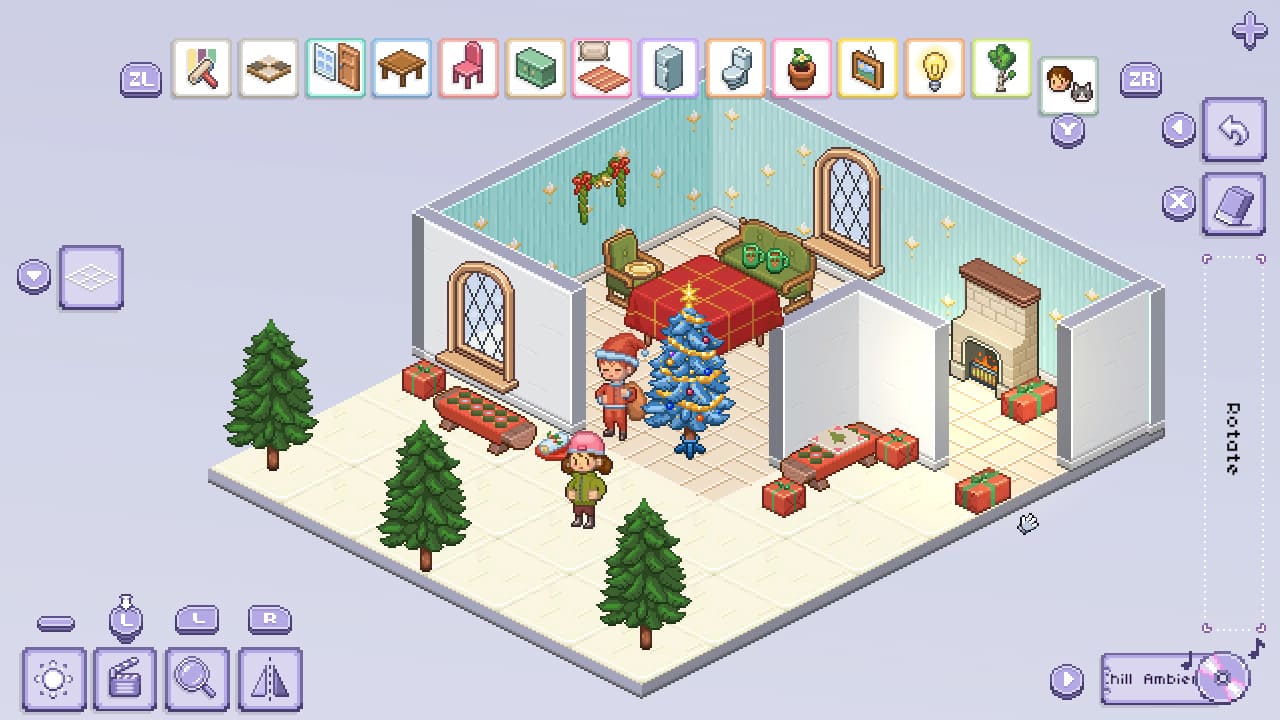The width and height of the screenshot is (1280, 720).
Task: Select the fridge appliance category
Action: 666,68
